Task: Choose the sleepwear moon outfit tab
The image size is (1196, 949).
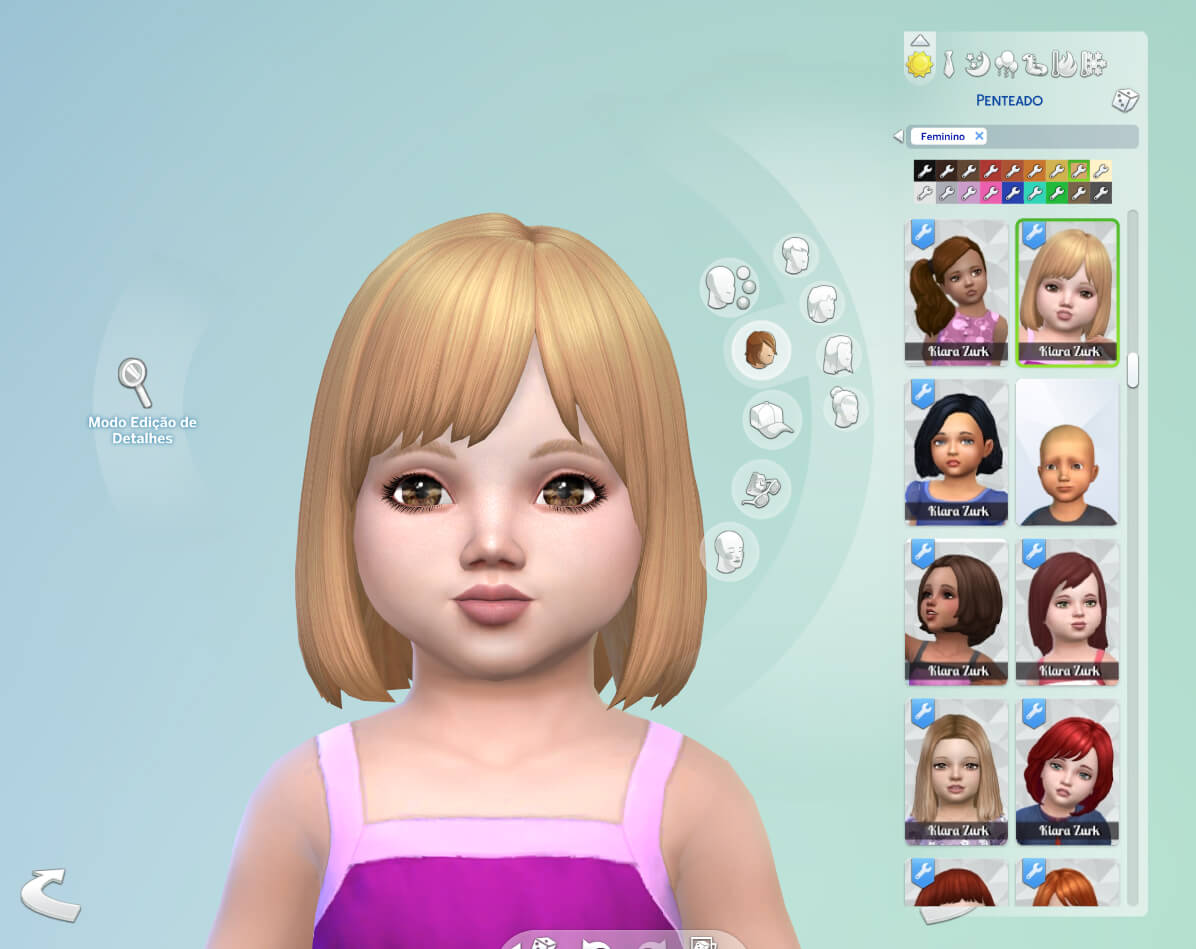Action: coord(977,64)
